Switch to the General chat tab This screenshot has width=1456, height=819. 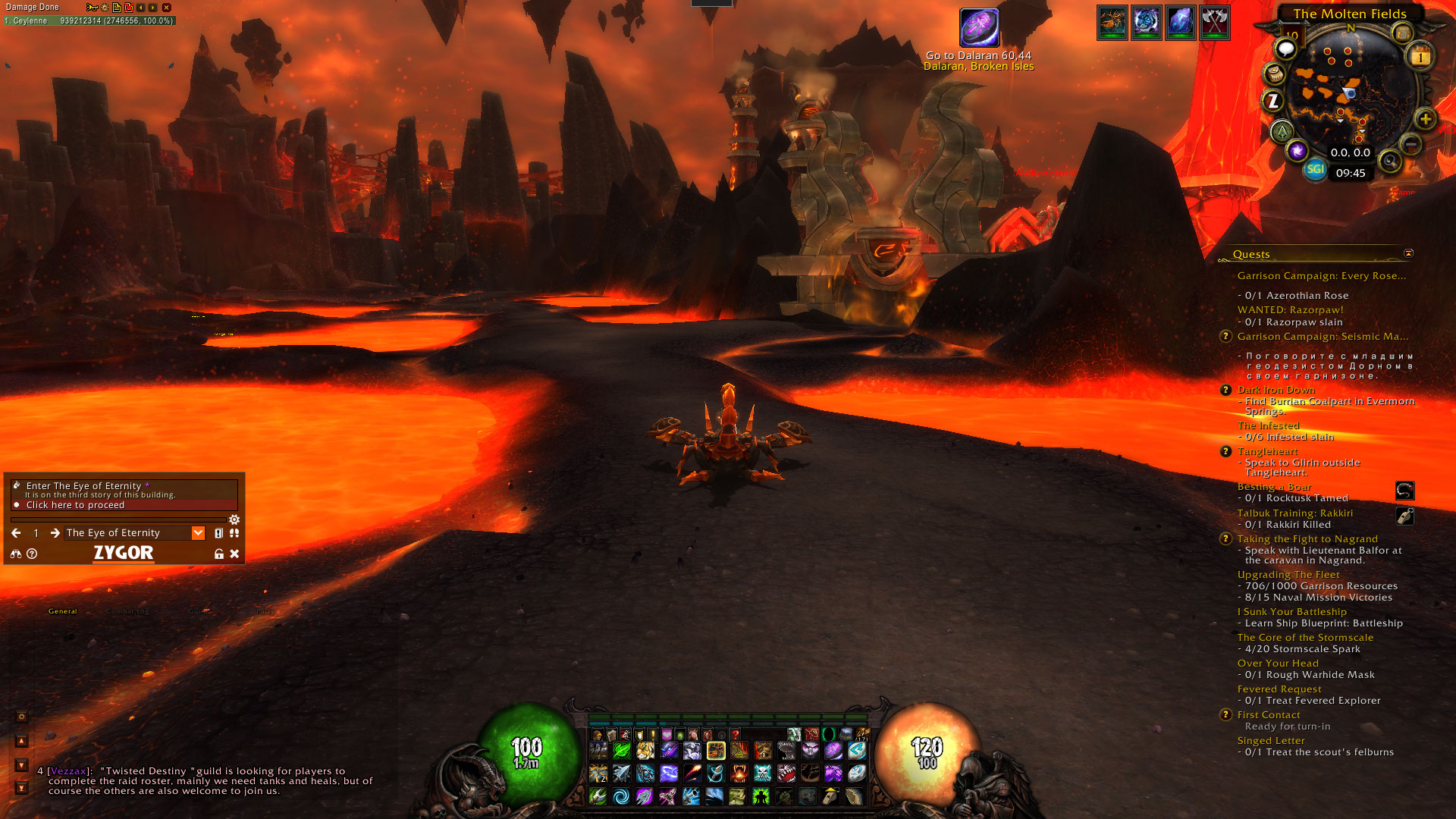[x=62, y=611]
